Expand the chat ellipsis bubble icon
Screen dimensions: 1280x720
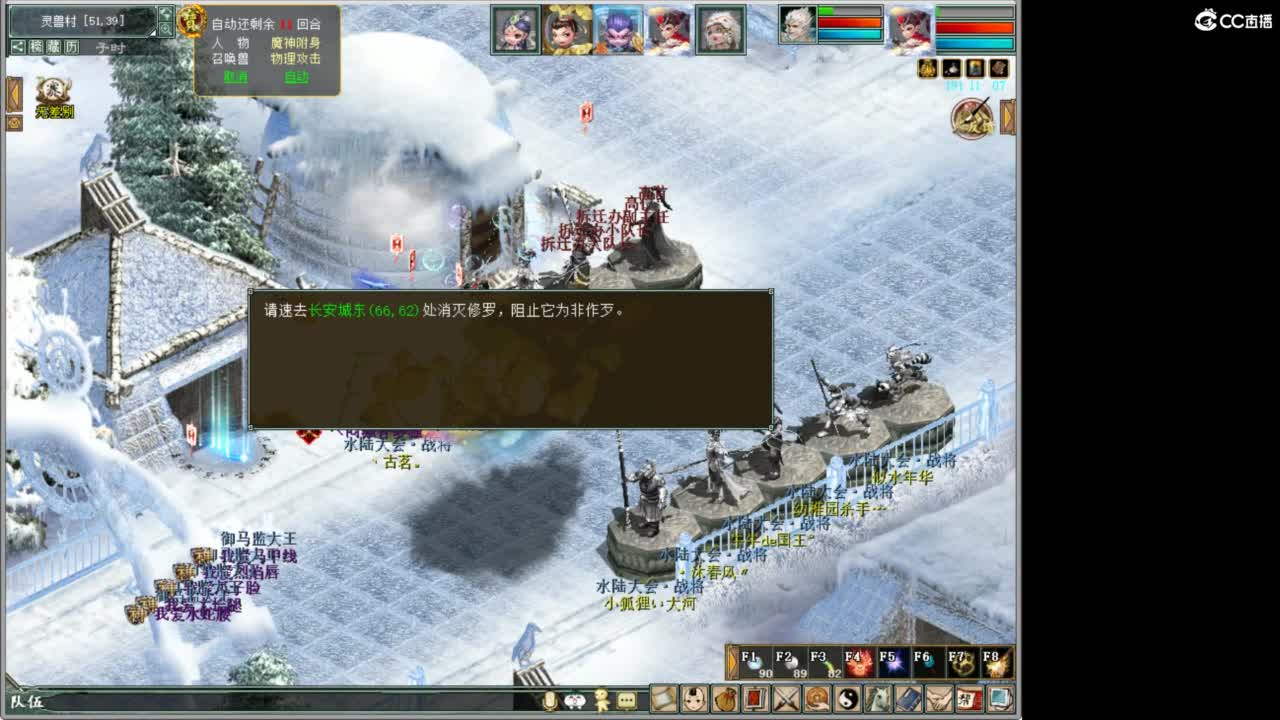(625, 701)
